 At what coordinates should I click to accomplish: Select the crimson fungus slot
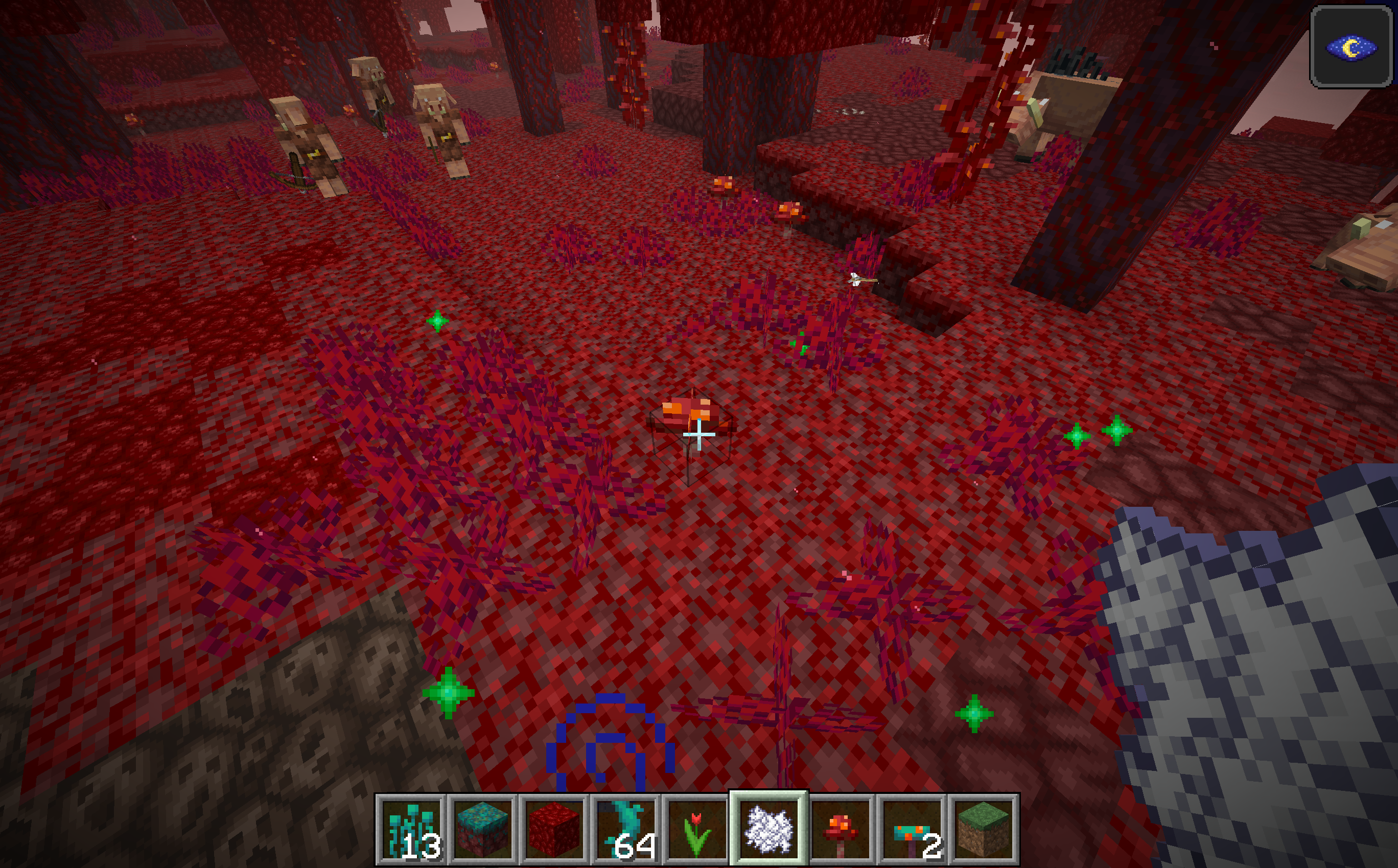(x=840, y=829)
